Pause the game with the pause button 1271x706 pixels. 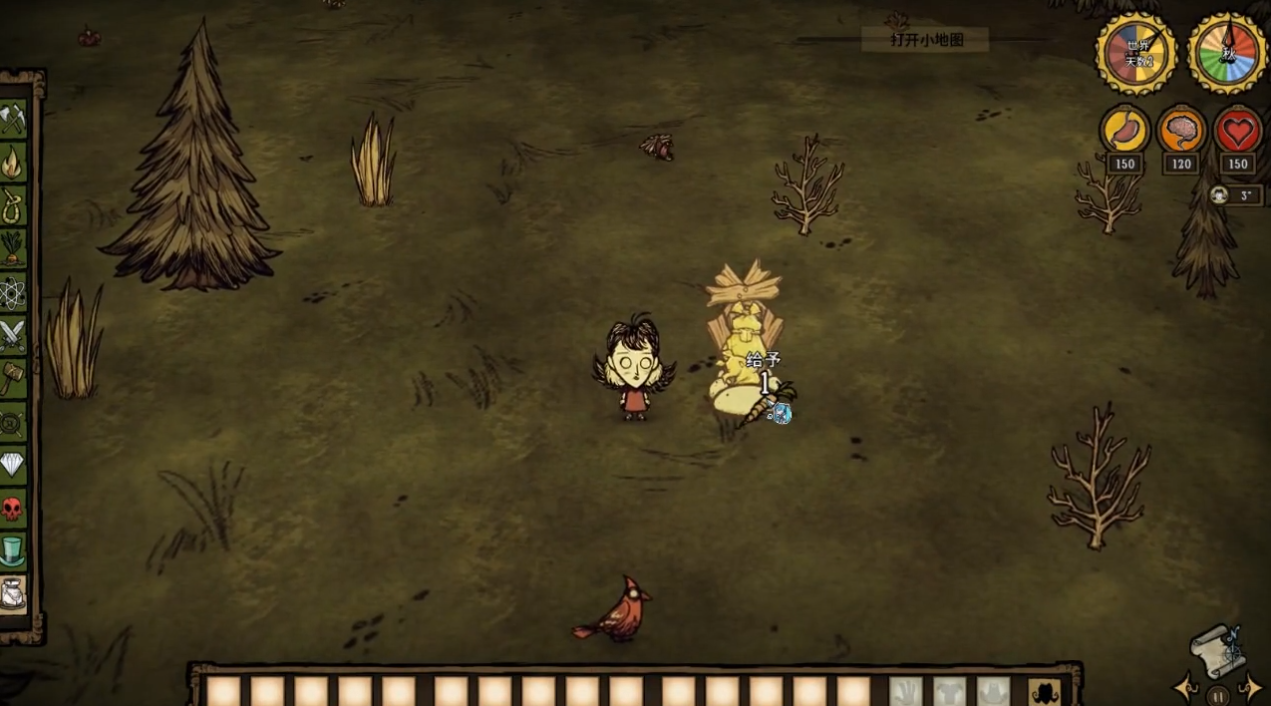coord(1217,694)
